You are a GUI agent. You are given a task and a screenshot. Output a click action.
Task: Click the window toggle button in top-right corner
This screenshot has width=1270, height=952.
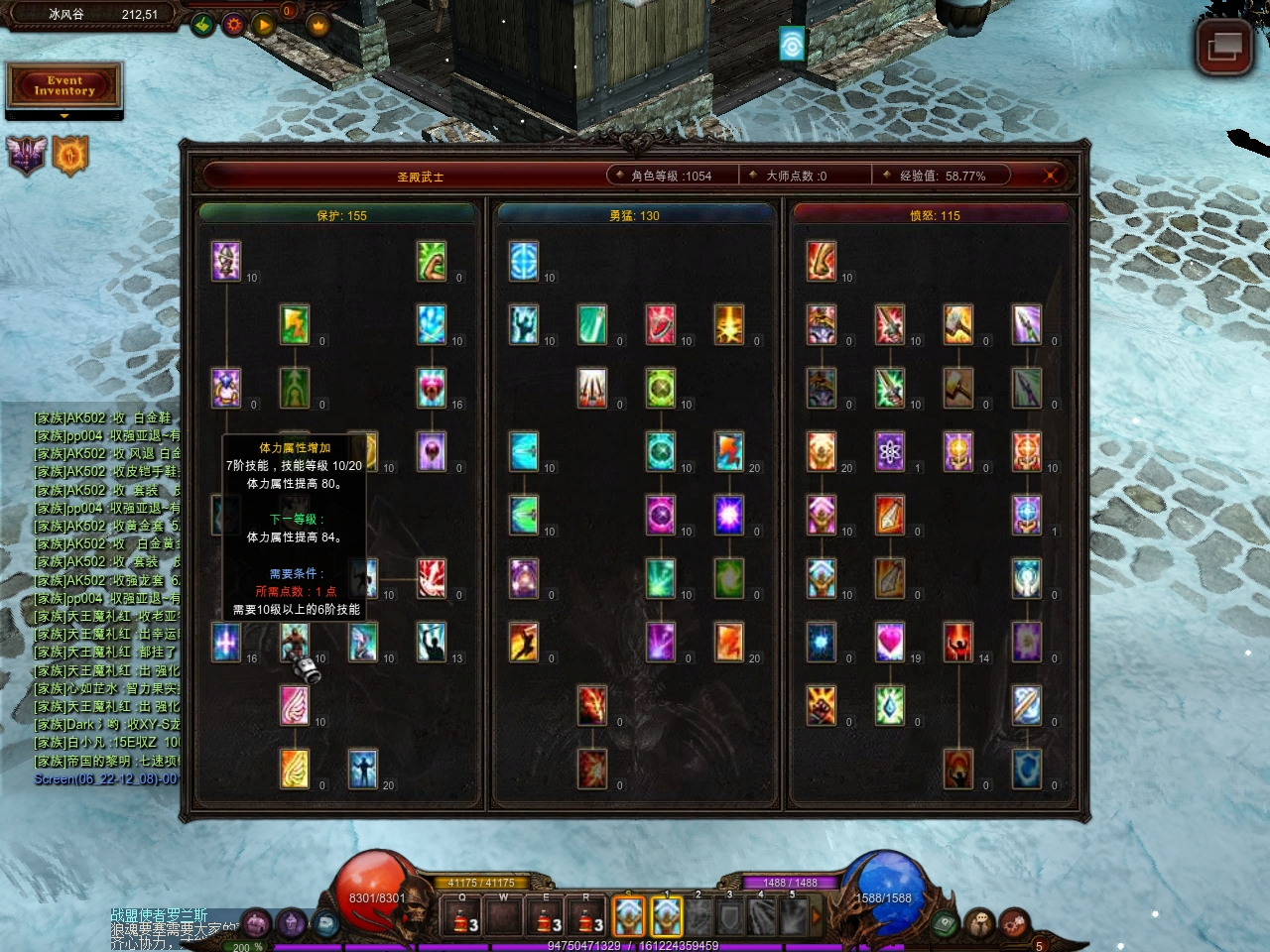click(x=1223, y=46)
